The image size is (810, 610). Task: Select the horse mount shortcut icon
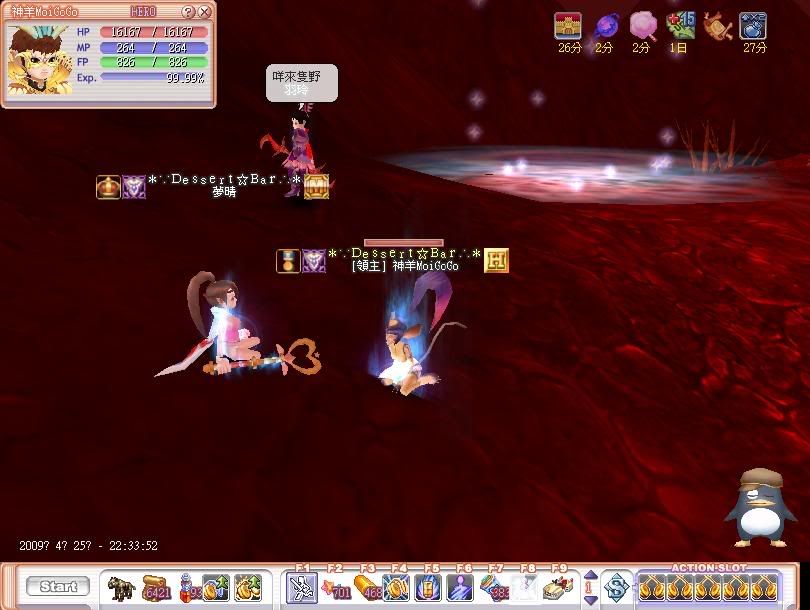122,588
